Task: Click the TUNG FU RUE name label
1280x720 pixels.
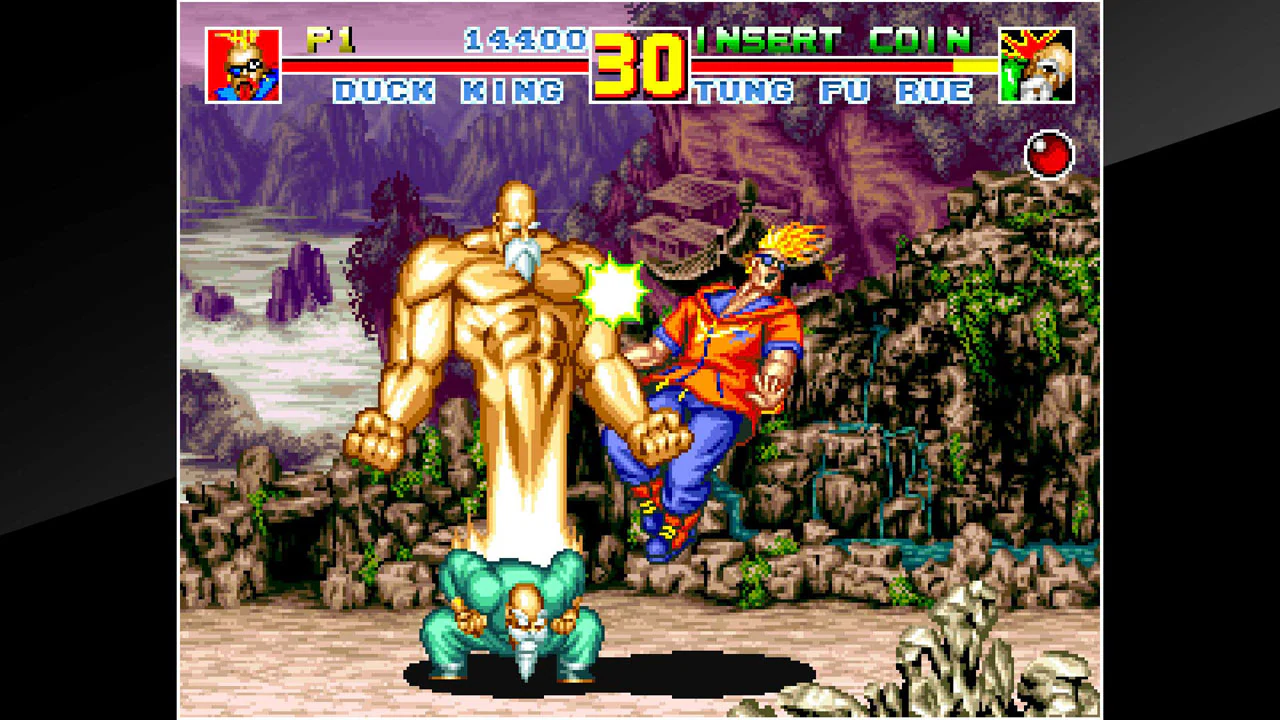Action: click(838, 88)
